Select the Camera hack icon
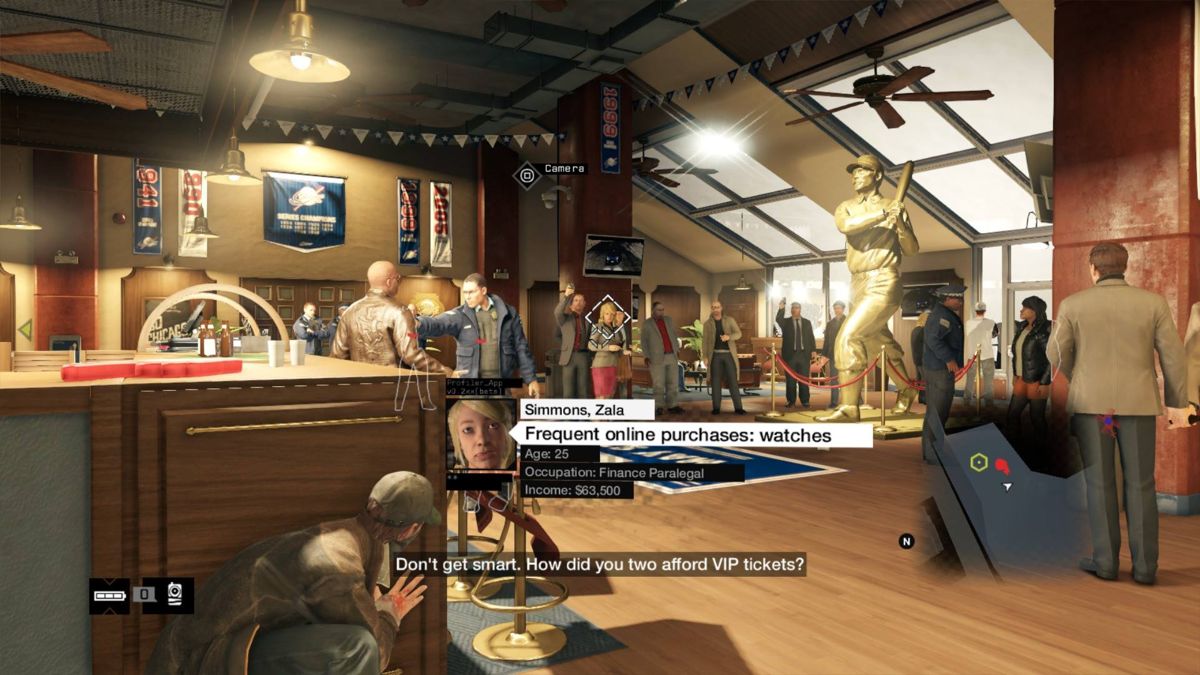 coord(527,175)
